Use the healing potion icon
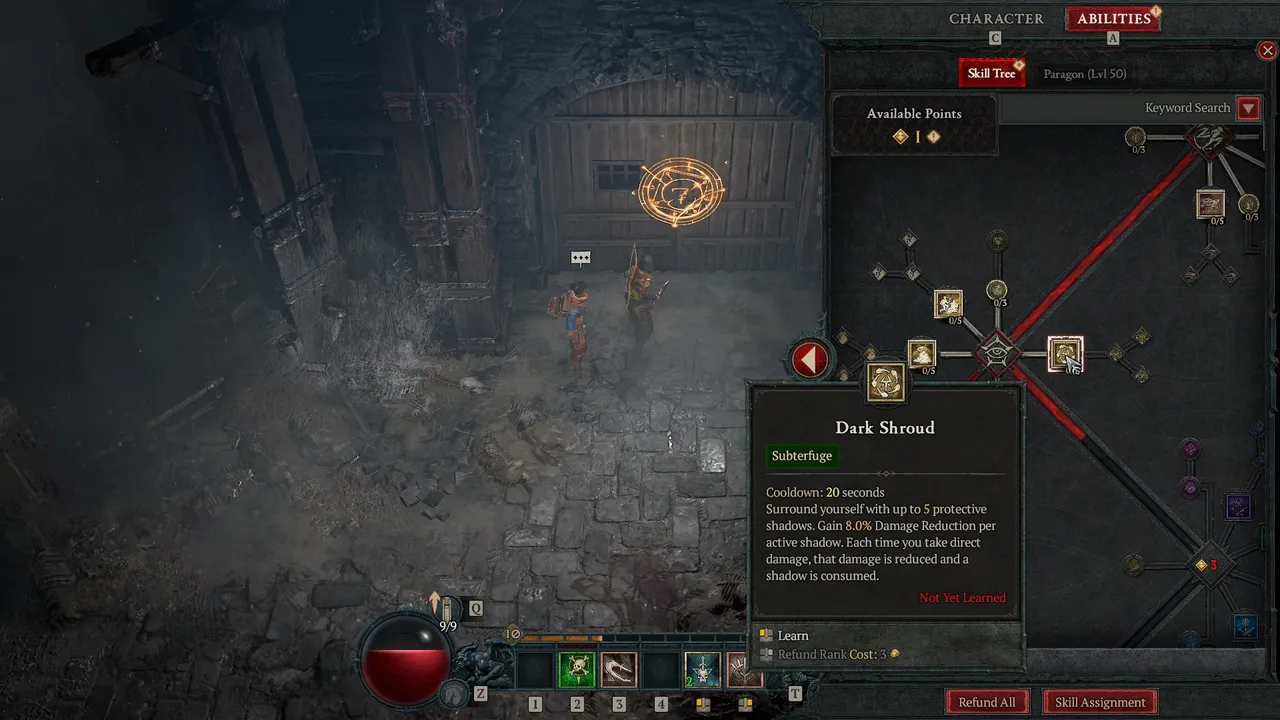 (x=446, y=609)
